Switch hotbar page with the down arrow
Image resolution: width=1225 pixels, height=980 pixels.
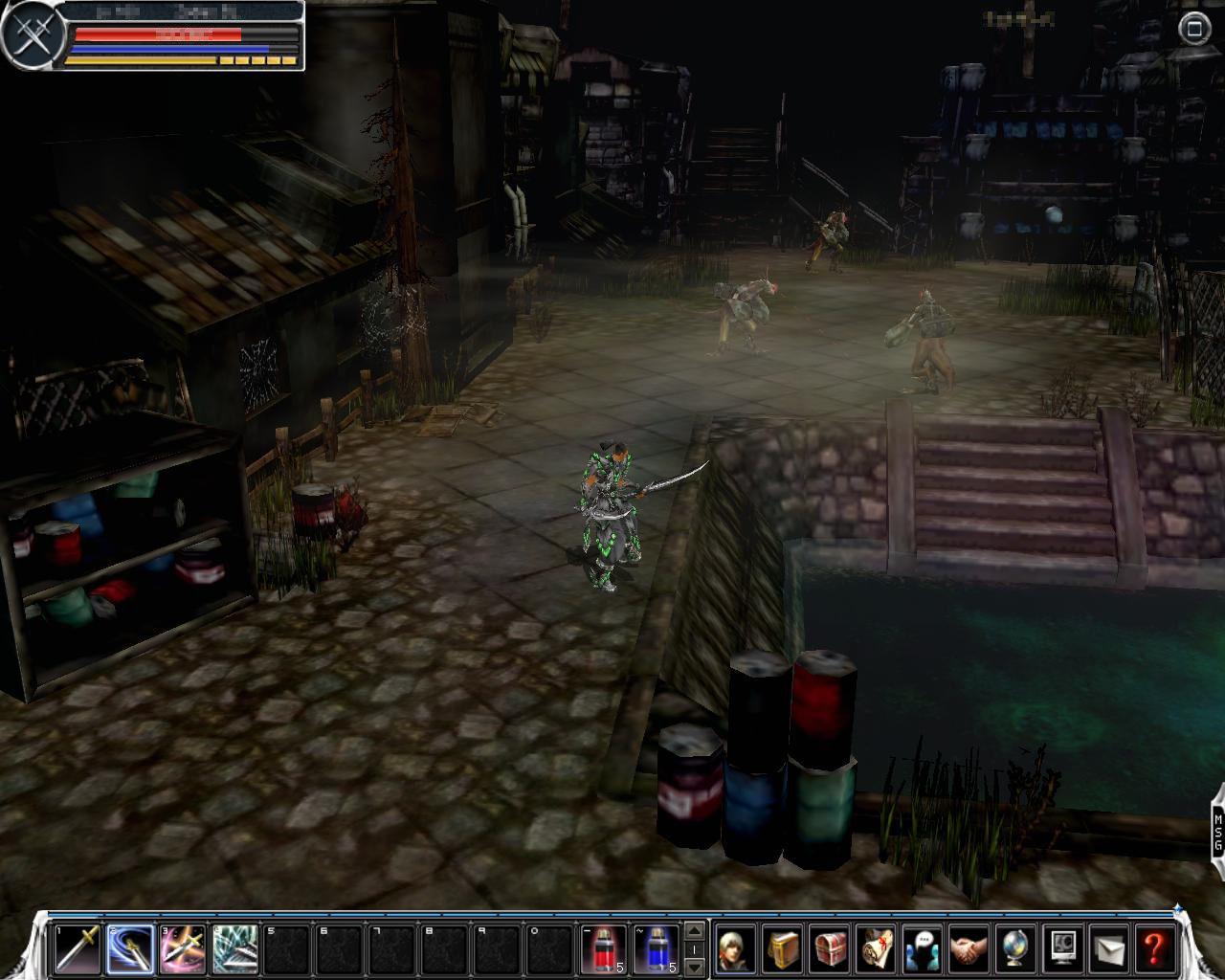[696, 967]
